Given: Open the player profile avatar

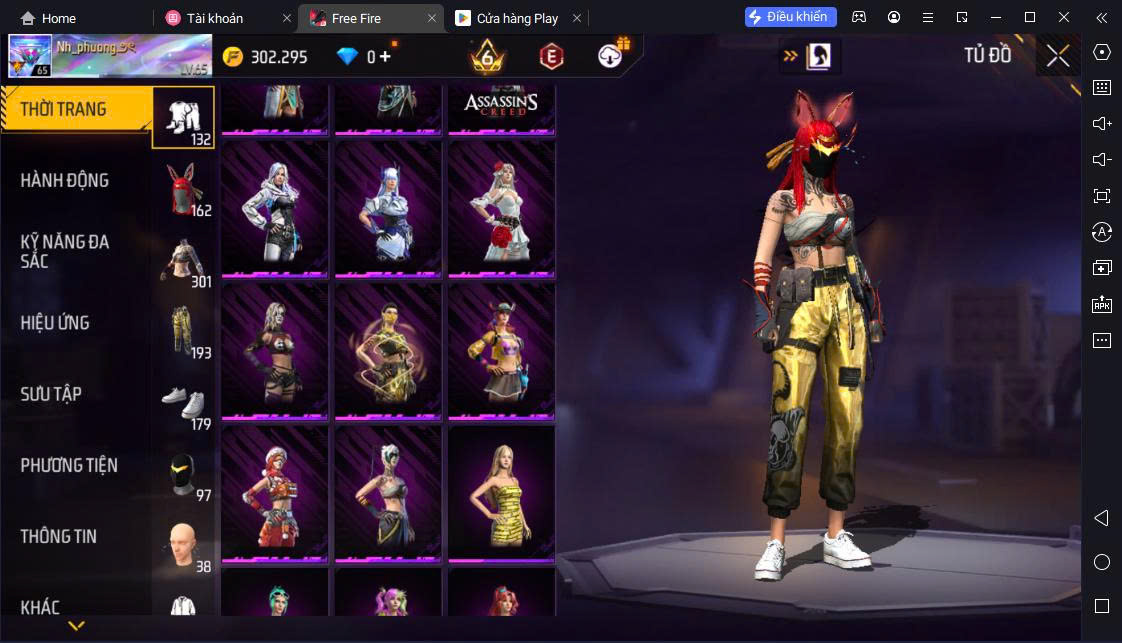Looking at the screenshot, I should [30, 57].
